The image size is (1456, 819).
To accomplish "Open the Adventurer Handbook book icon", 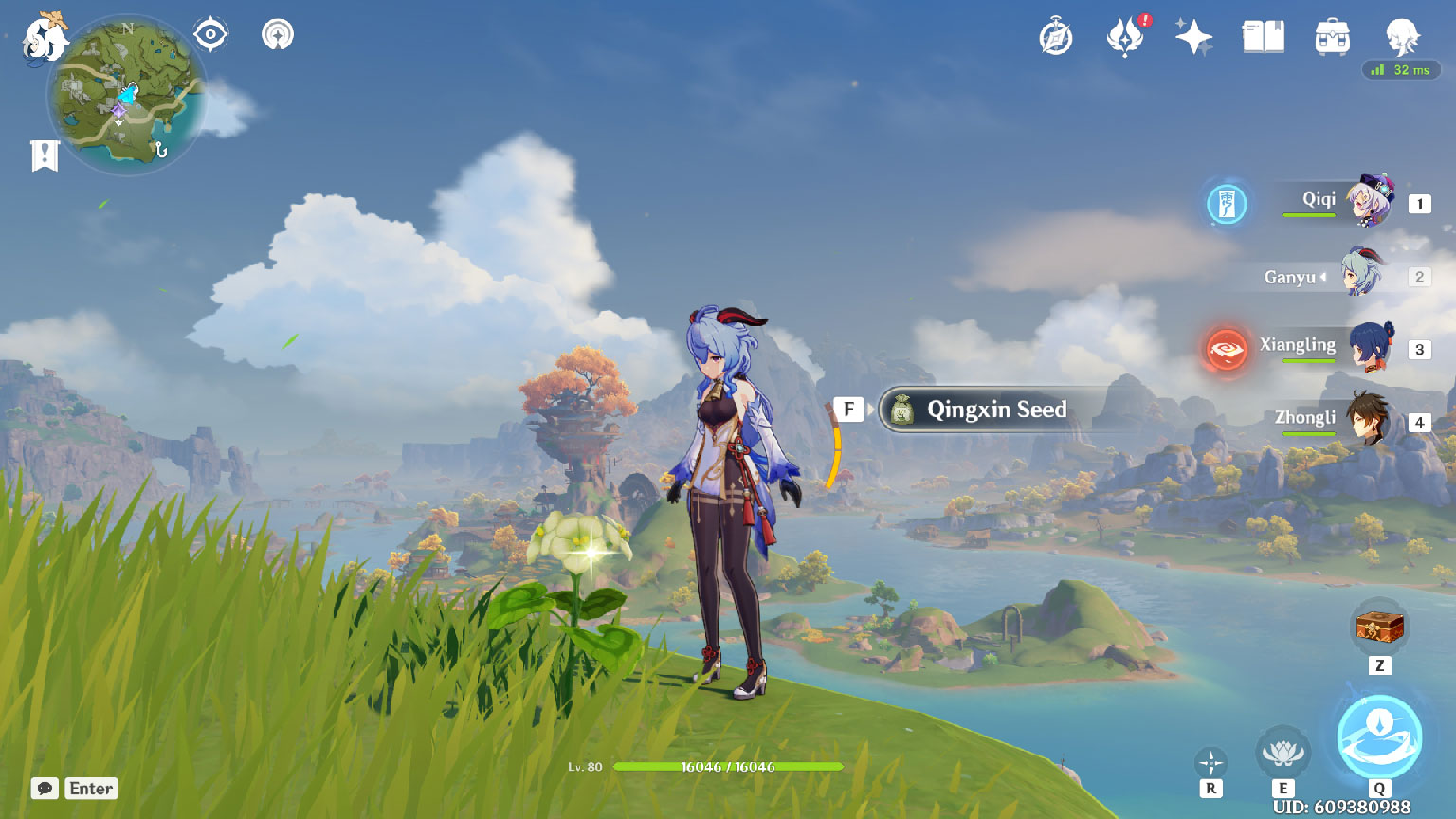I will (1263, 38).
